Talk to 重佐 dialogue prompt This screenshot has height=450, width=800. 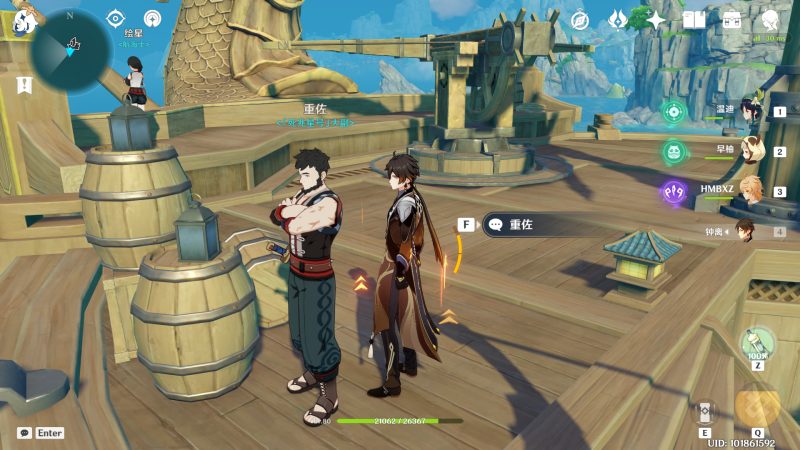click(520, 225)
